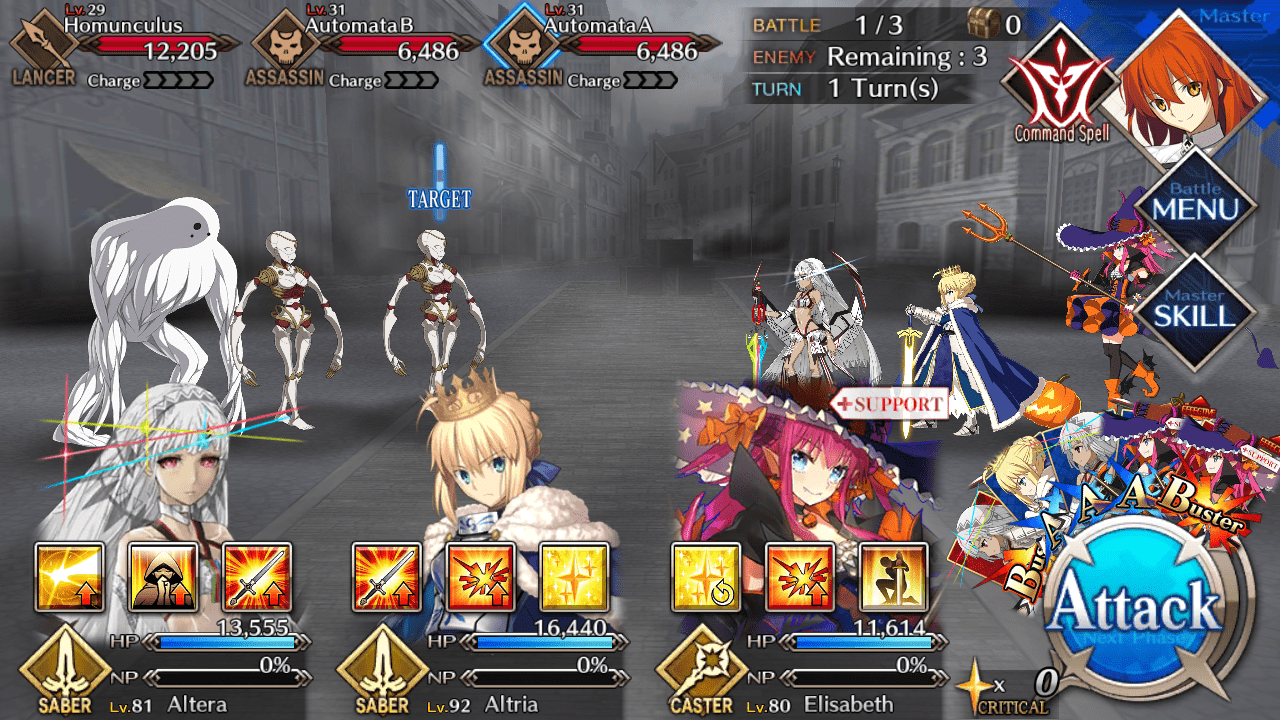This screenshot has width=1280, height=720.
Task: Activate Elisabeth's red burst skill
Action: coord(799,577)
